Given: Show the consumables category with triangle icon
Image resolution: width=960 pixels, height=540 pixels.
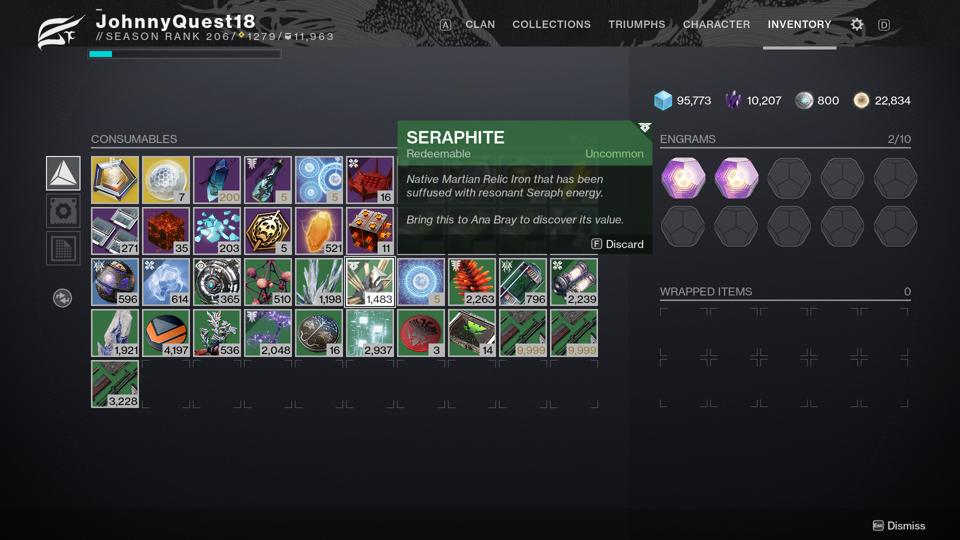Looking at the screenshot, I should tap(63, 173).
